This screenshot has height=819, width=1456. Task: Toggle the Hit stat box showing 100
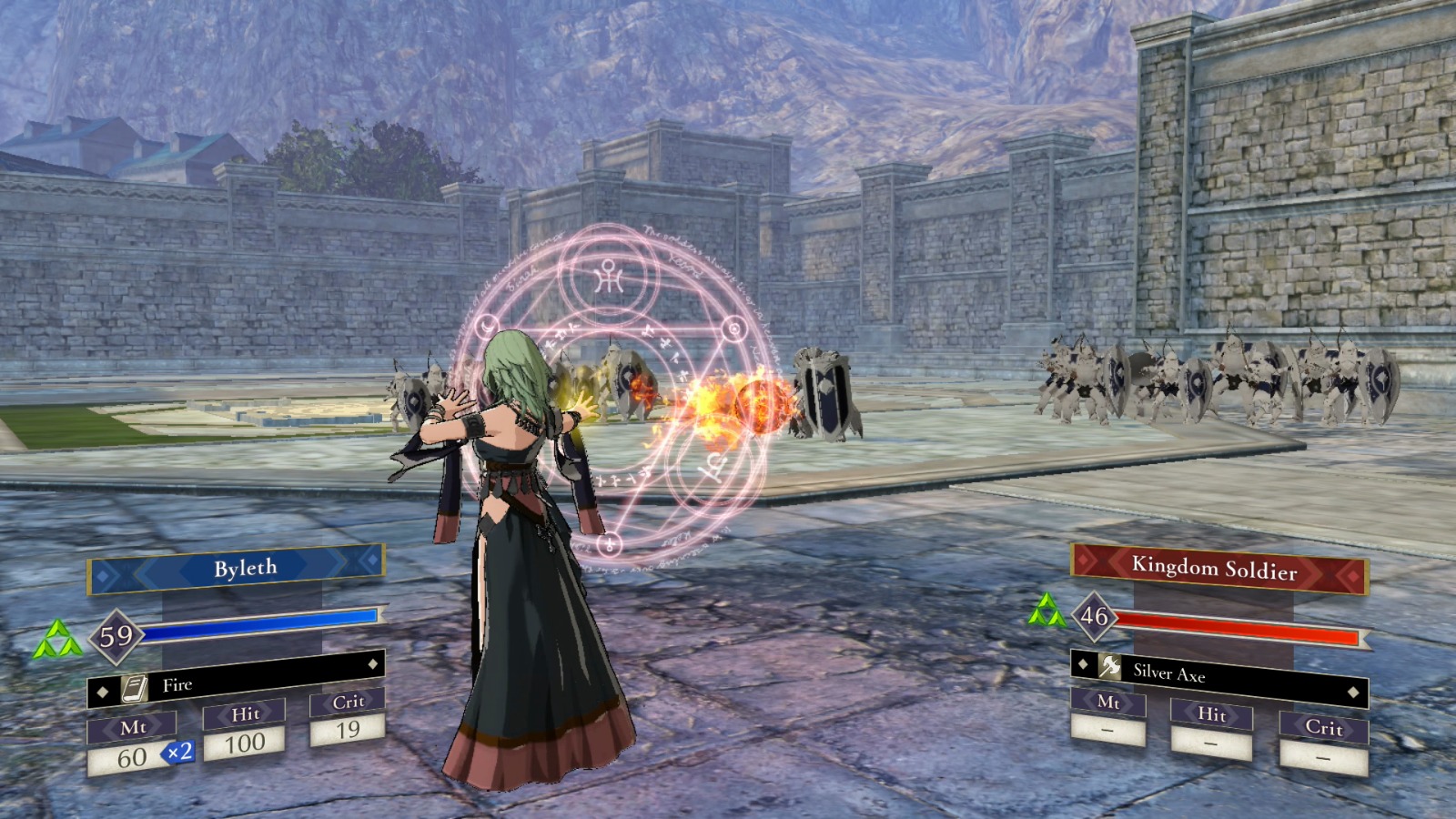pyautogui.click(x=246, y=742)
